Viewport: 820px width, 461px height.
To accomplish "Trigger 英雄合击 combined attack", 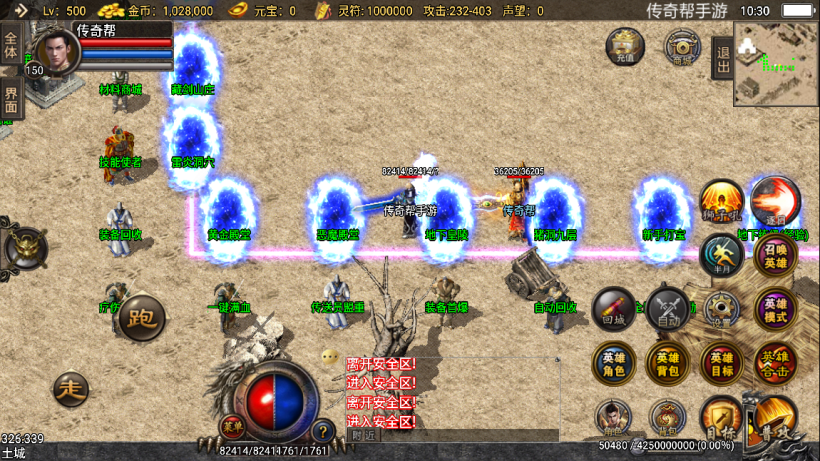I will (775, 364).
